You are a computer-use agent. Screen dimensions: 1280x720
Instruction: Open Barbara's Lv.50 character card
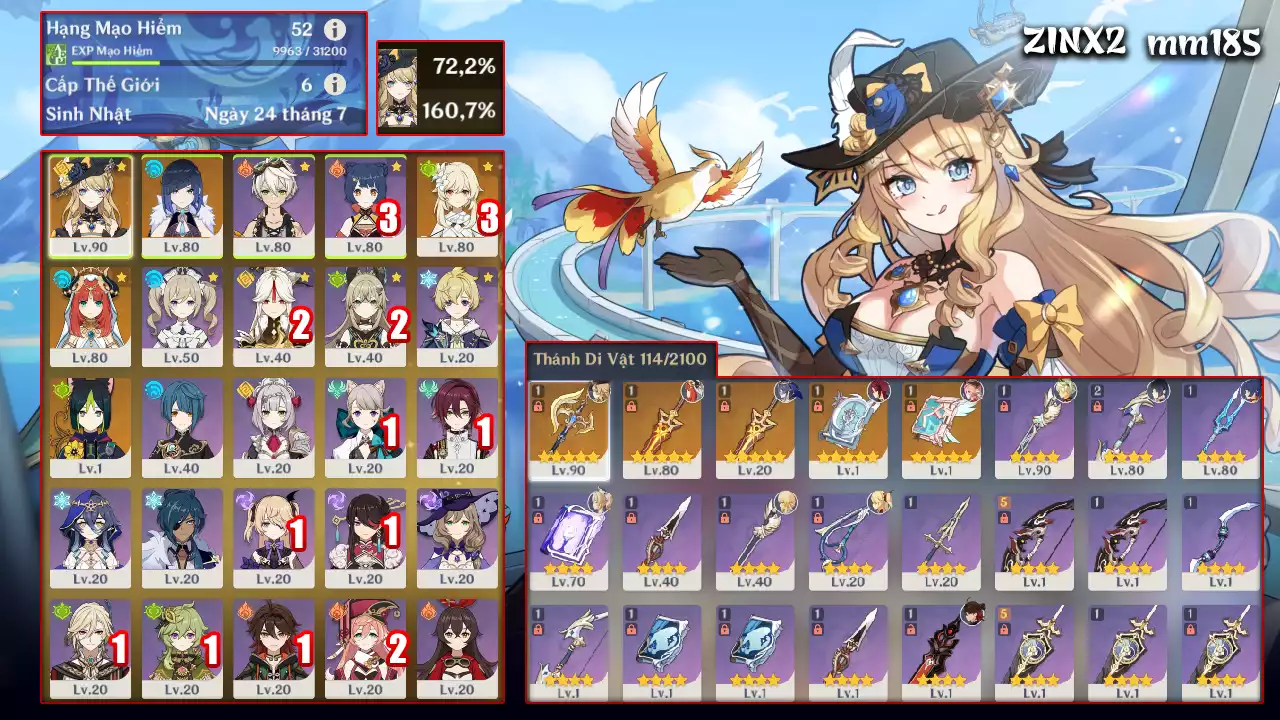(x=180, y=318)
